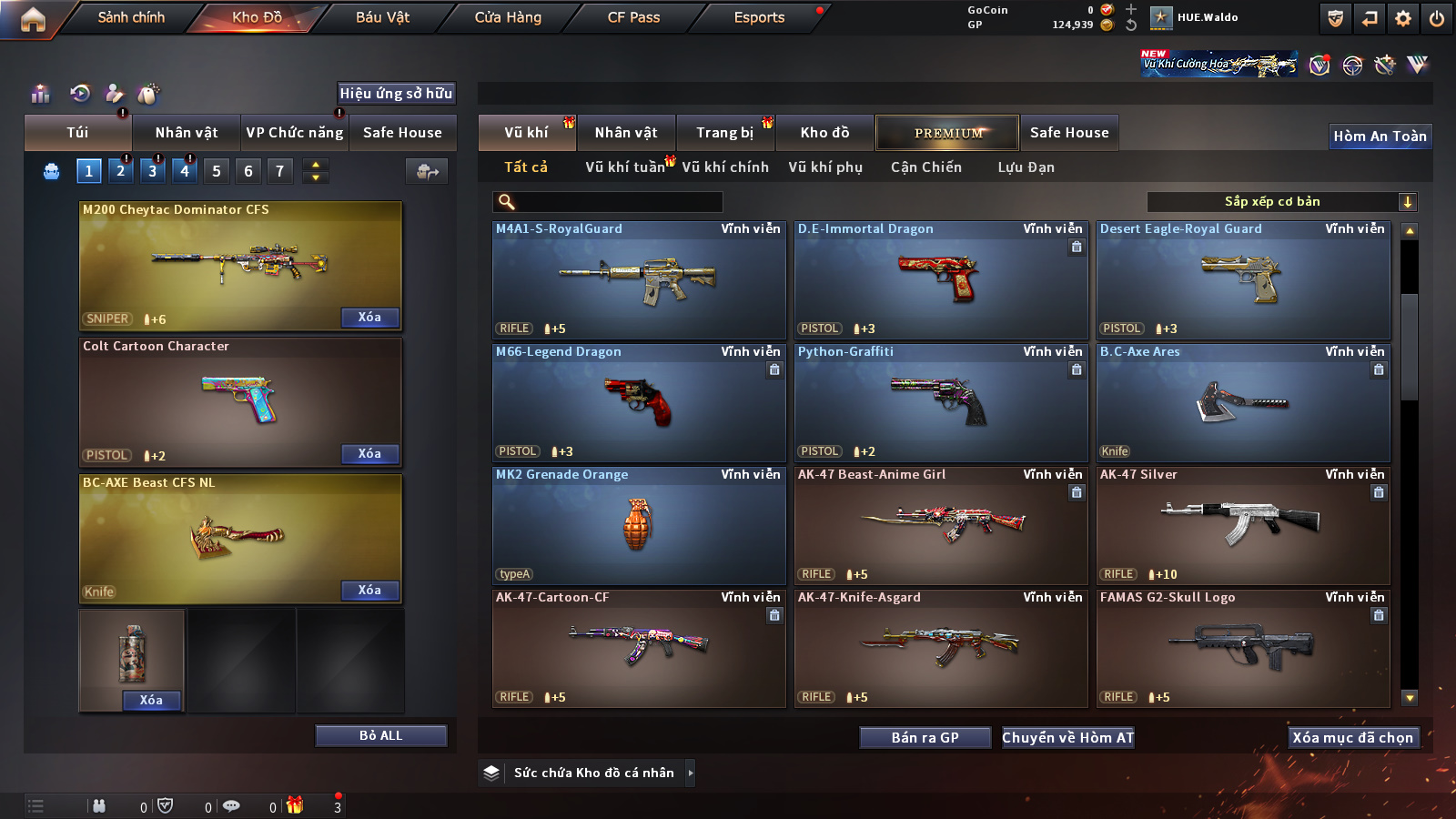This screenshot has height=819, width=1456.
Task: Open the Esports section
Action: 759,17
